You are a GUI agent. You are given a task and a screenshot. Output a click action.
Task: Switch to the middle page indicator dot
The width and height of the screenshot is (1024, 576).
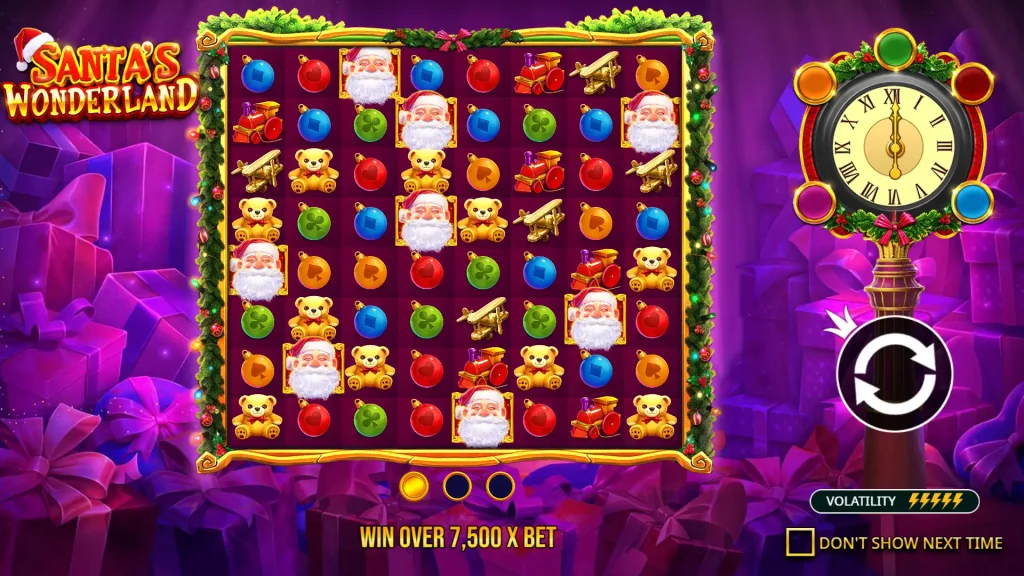tap(457, 487)
